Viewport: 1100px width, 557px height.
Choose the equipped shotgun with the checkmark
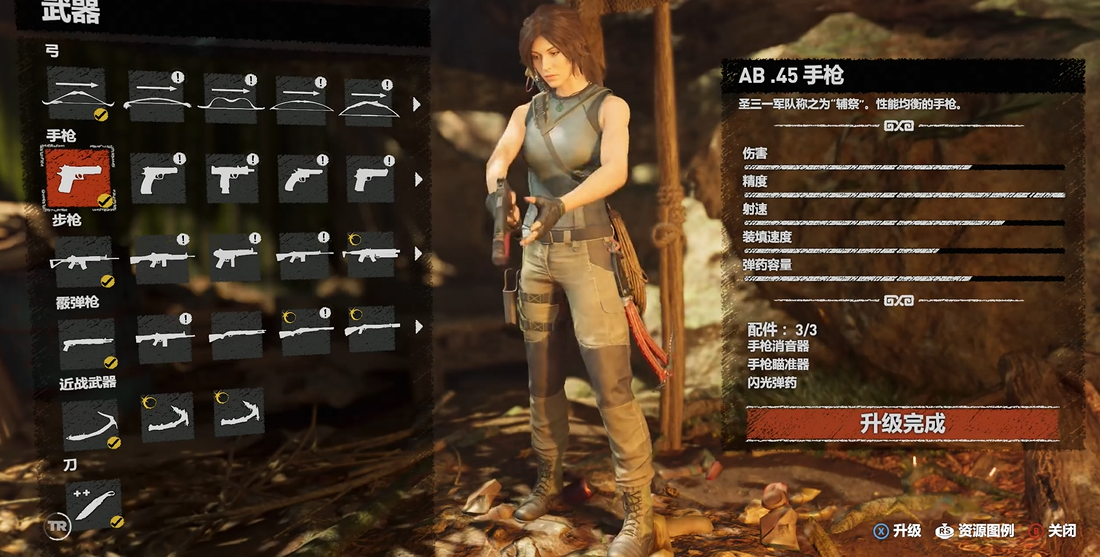(x=86, y=341)
